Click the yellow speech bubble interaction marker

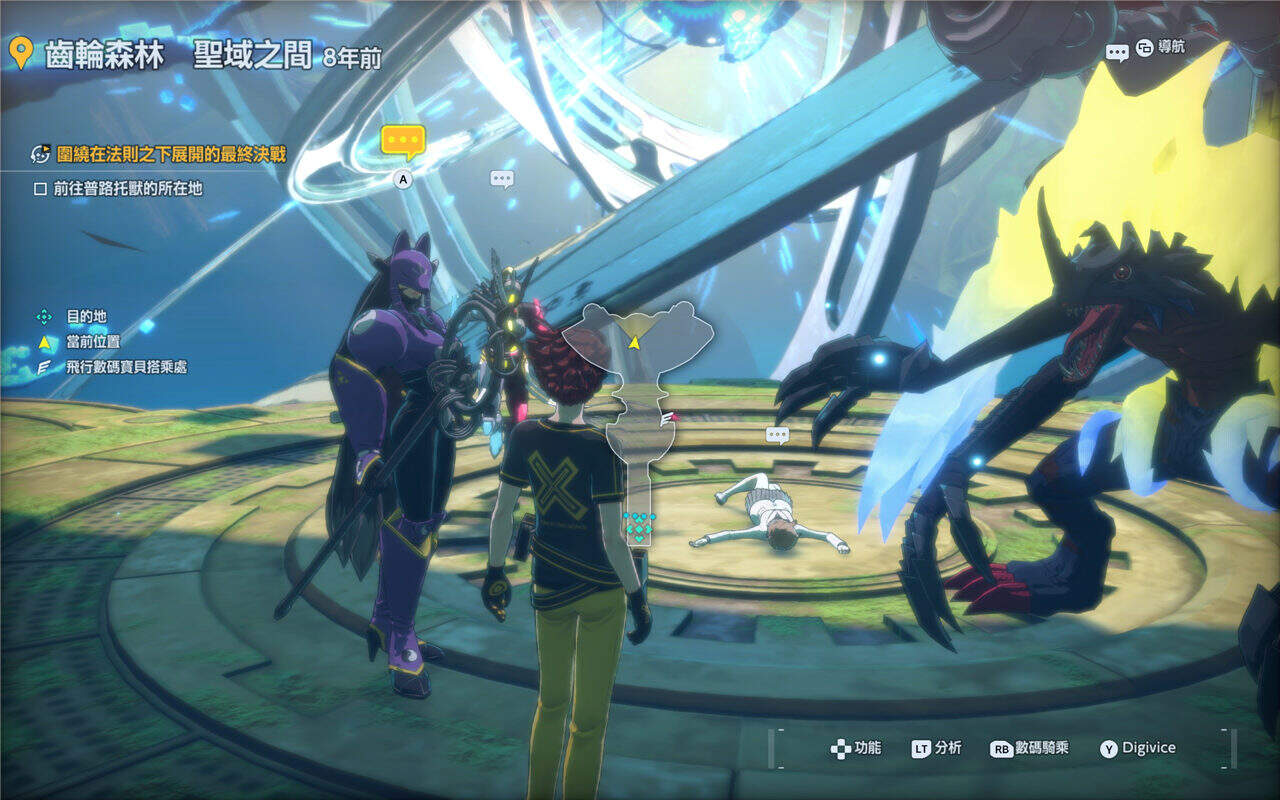tap(403, 142)
